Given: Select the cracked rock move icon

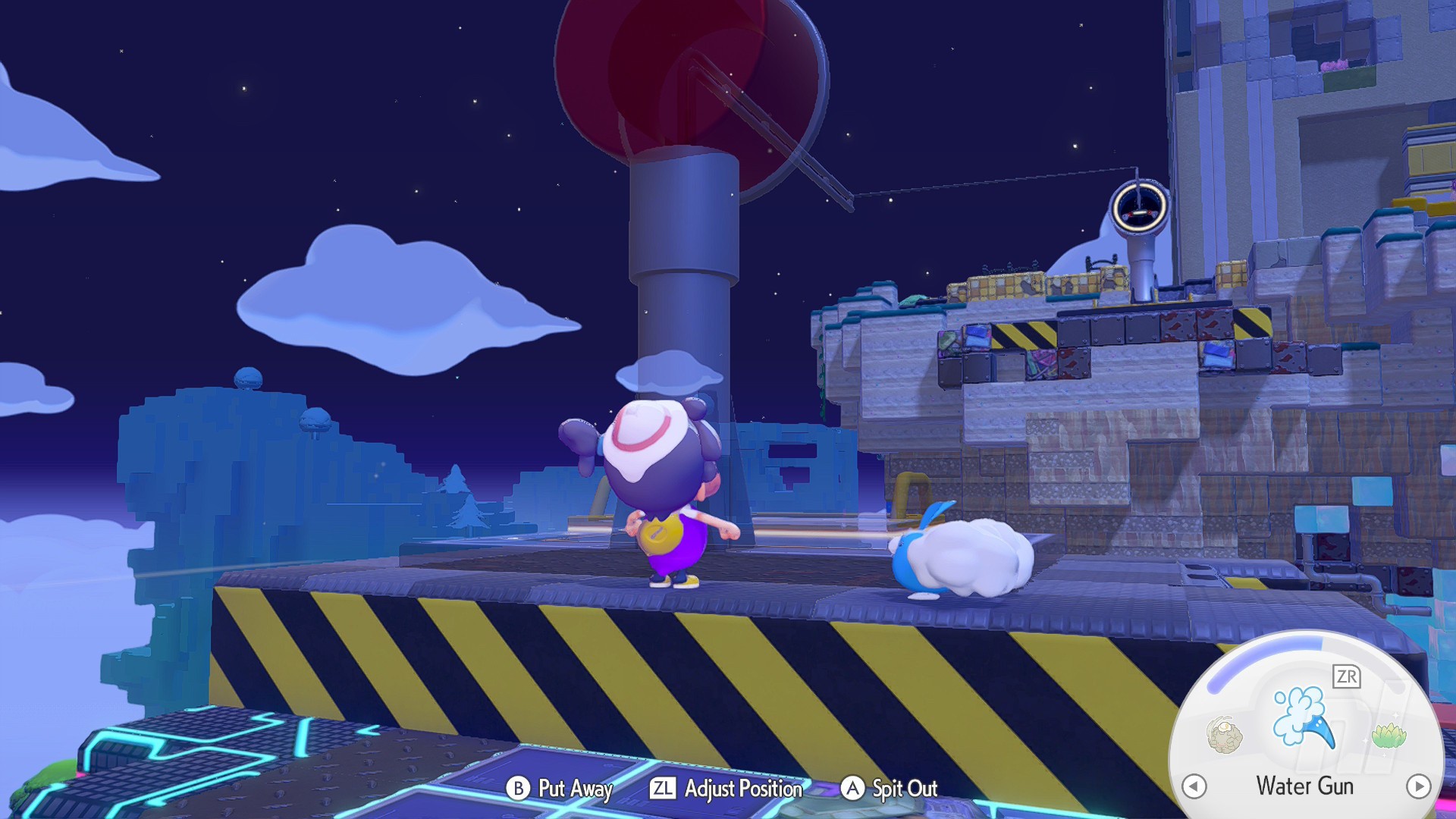Looking at the screenshot, I should point(1224,735).
